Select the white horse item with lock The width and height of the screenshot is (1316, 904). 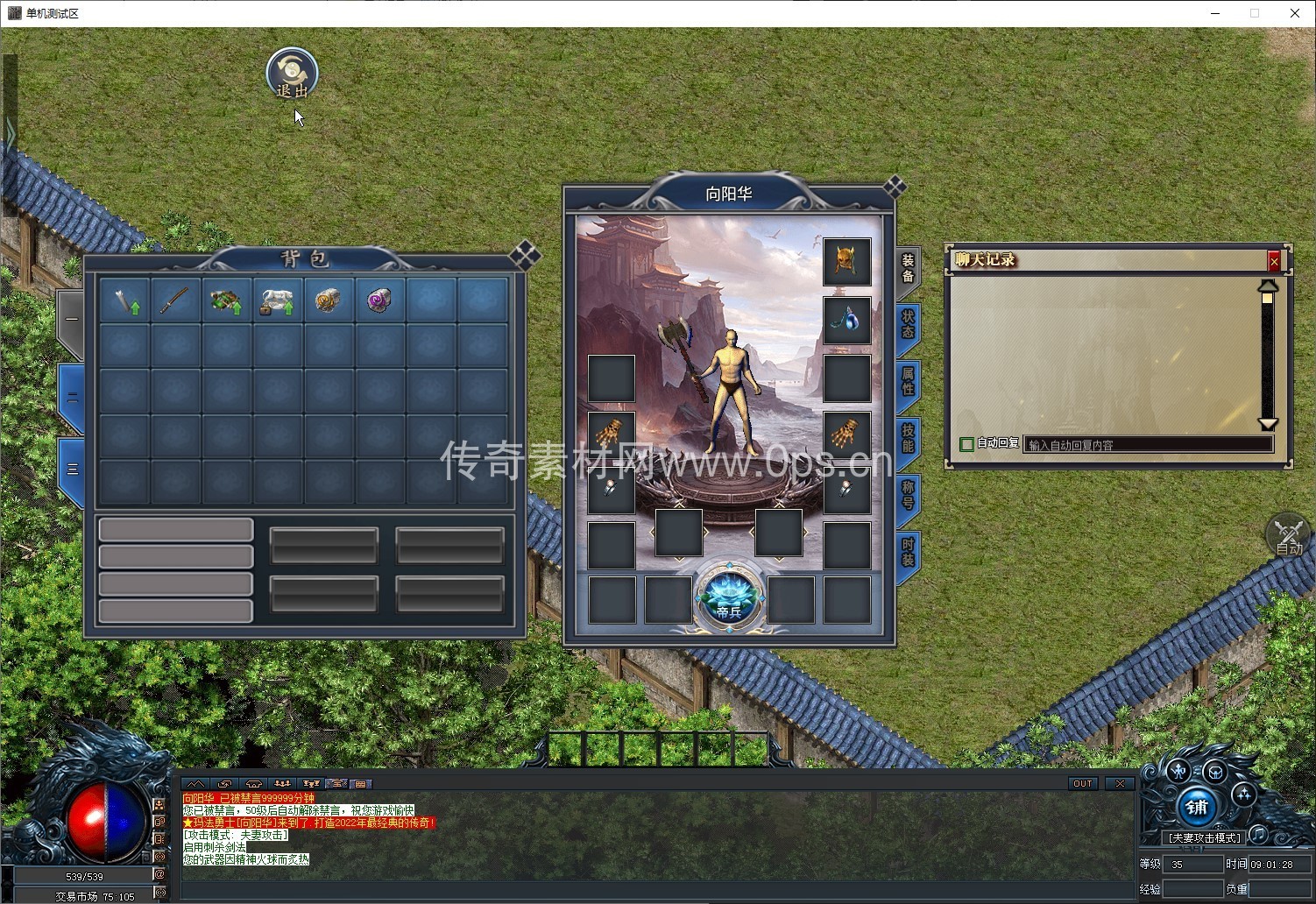pos(277,300)
